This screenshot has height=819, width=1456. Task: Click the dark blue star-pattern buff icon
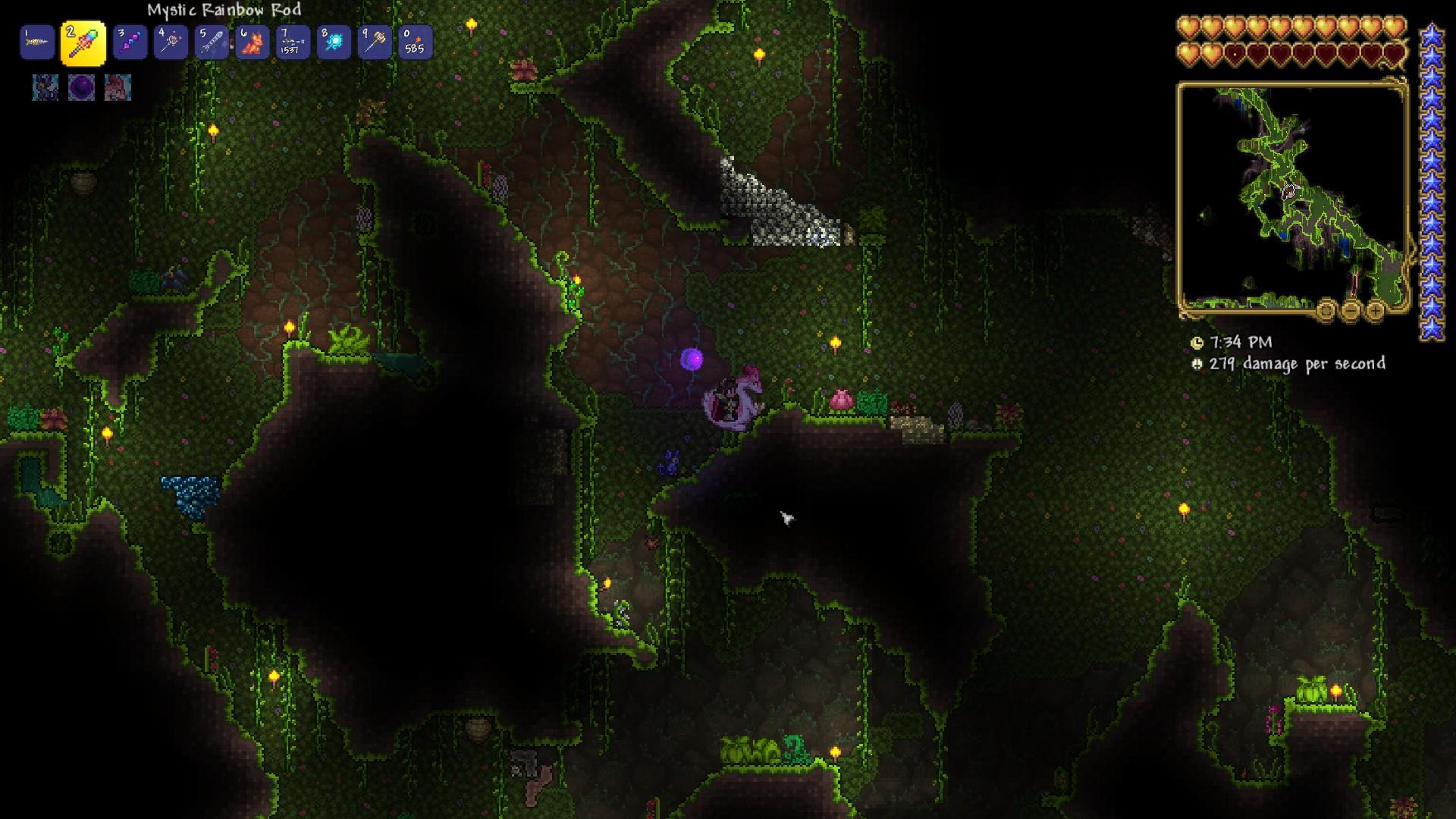(45, 88)
